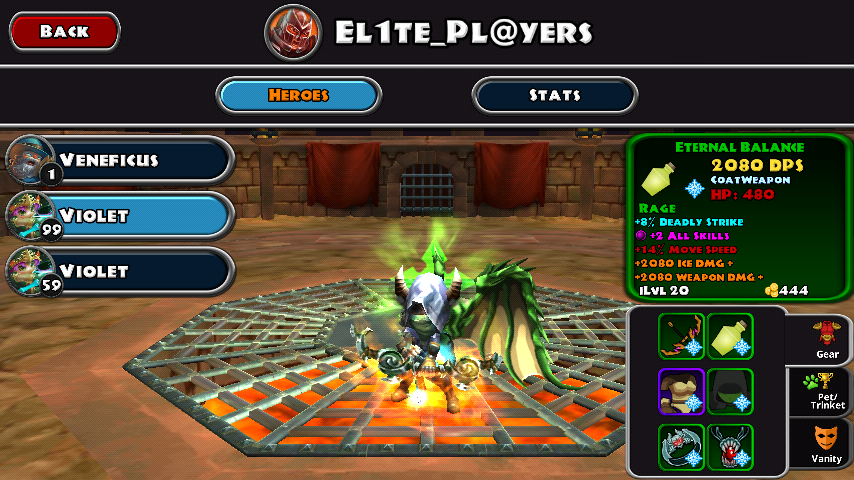Select the bow weapon gear slot

click(681, 337)
